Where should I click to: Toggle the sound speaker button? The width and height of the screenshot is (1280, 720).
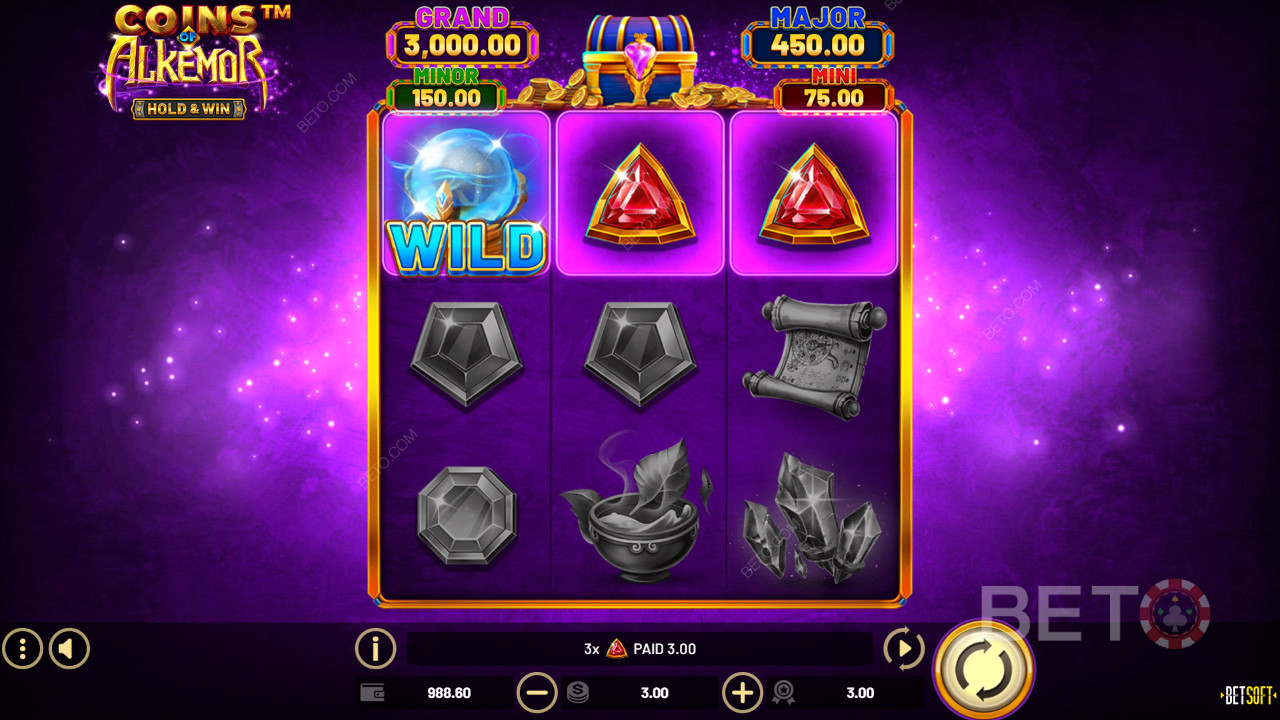(69, 649)
